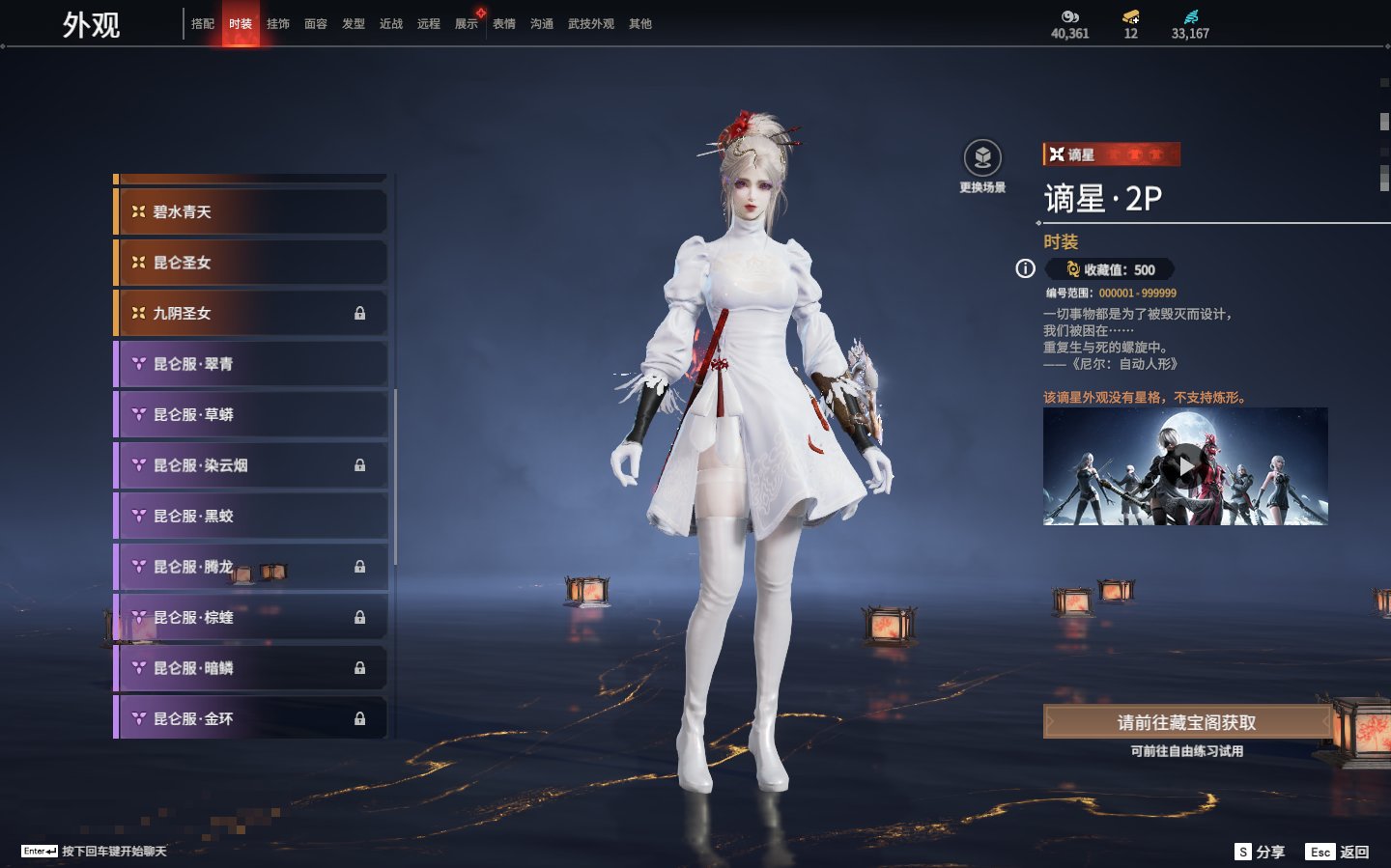Screen dimensions: 1391x868
Task: Select the locked 九阴圣女 outfit
Action: coord(251,313)
